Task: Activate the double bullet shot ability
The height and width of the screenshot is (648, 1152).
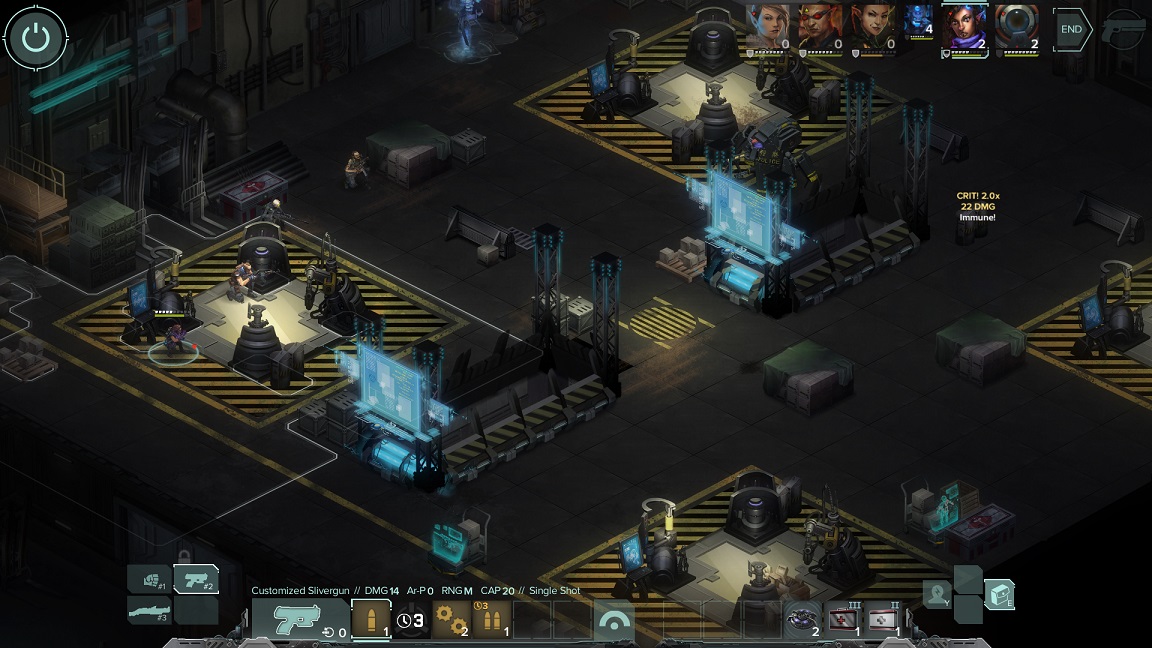Action: (491, 620)
